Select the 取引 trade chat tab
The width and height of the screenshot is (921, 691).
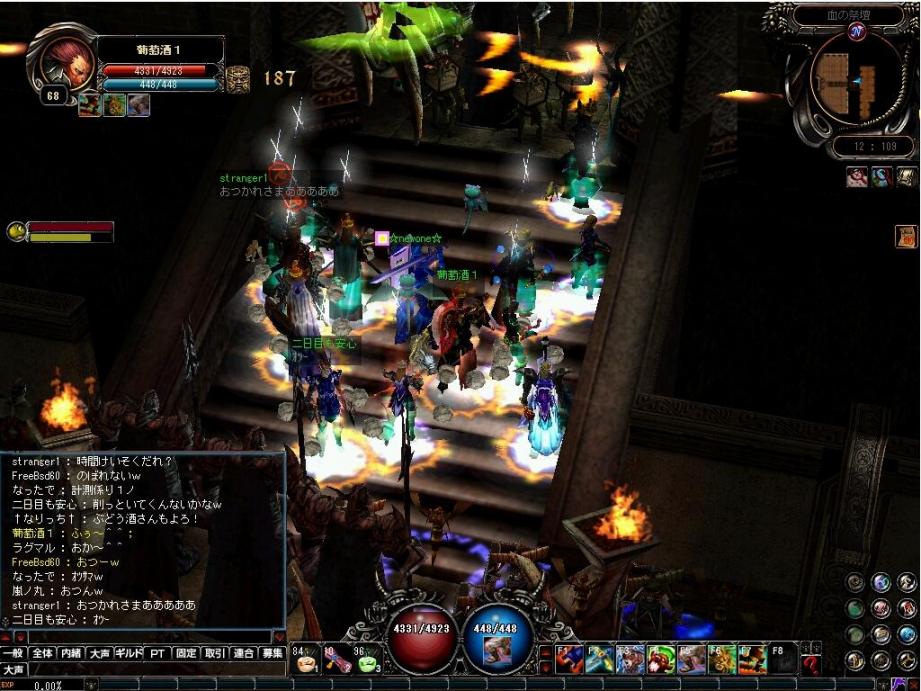215,653
